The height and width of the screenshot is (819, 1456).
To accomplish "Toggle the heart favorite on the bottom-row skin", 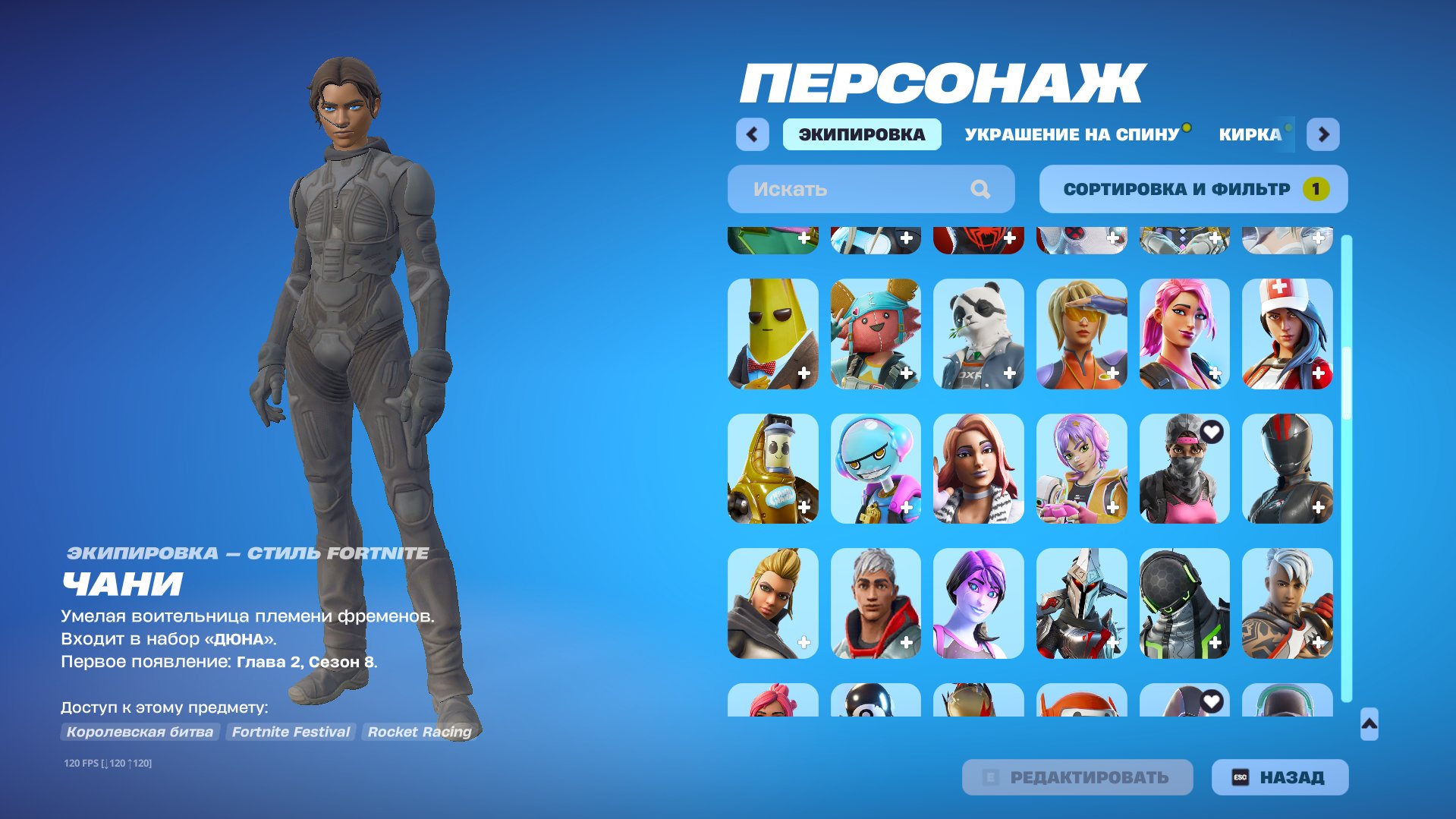I will 1213,703.
